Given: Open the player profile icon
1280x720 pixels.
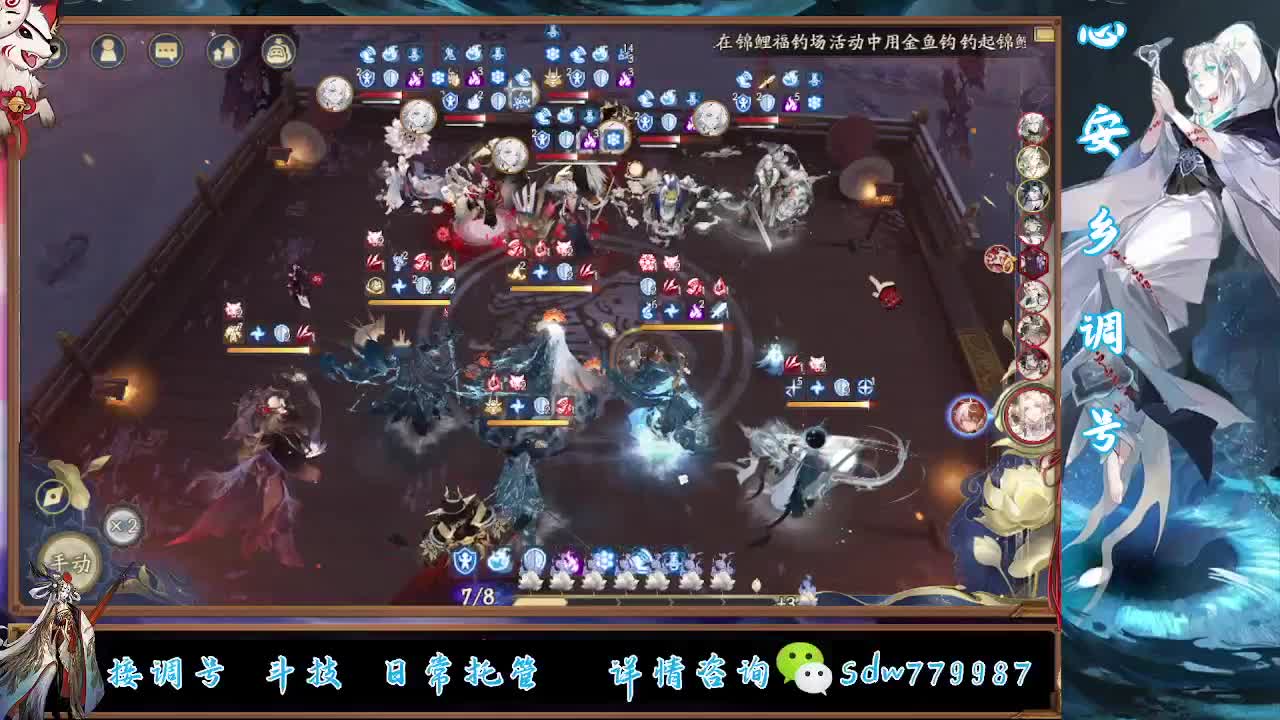Looking at the screenshot, I should tap(108, 51).
